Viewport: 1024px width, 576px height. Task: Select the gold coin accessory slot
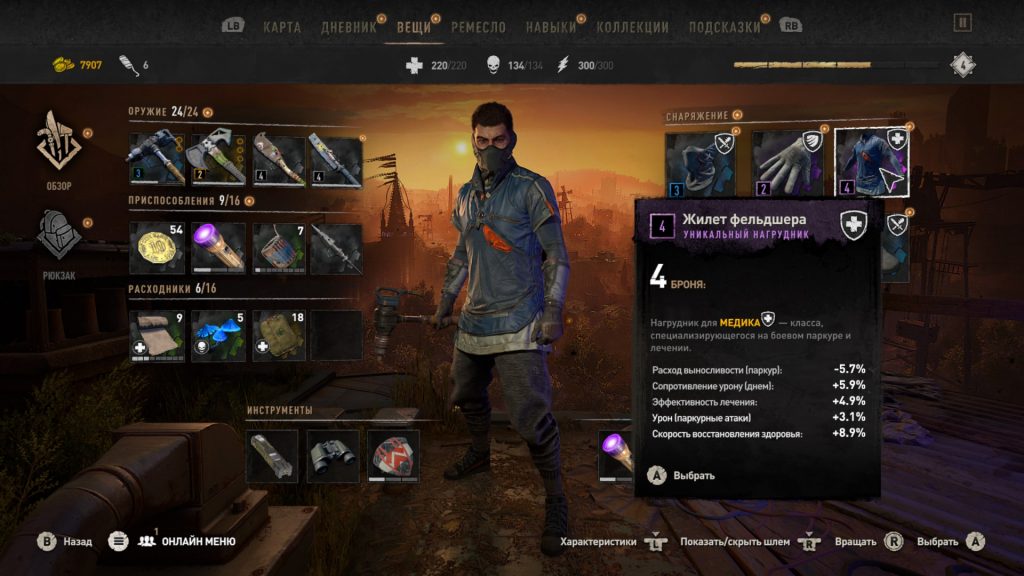click(x=157, y=248)
